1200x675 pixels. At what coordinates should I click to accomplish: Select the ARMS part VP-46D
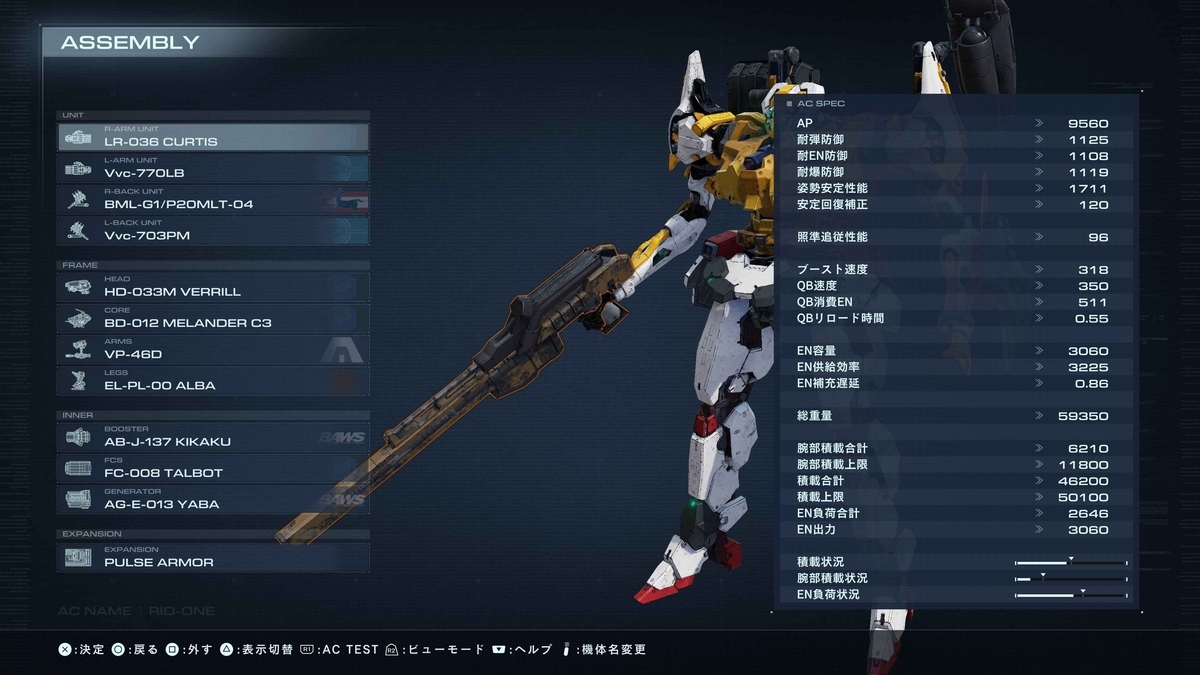[x=213, y=349]
